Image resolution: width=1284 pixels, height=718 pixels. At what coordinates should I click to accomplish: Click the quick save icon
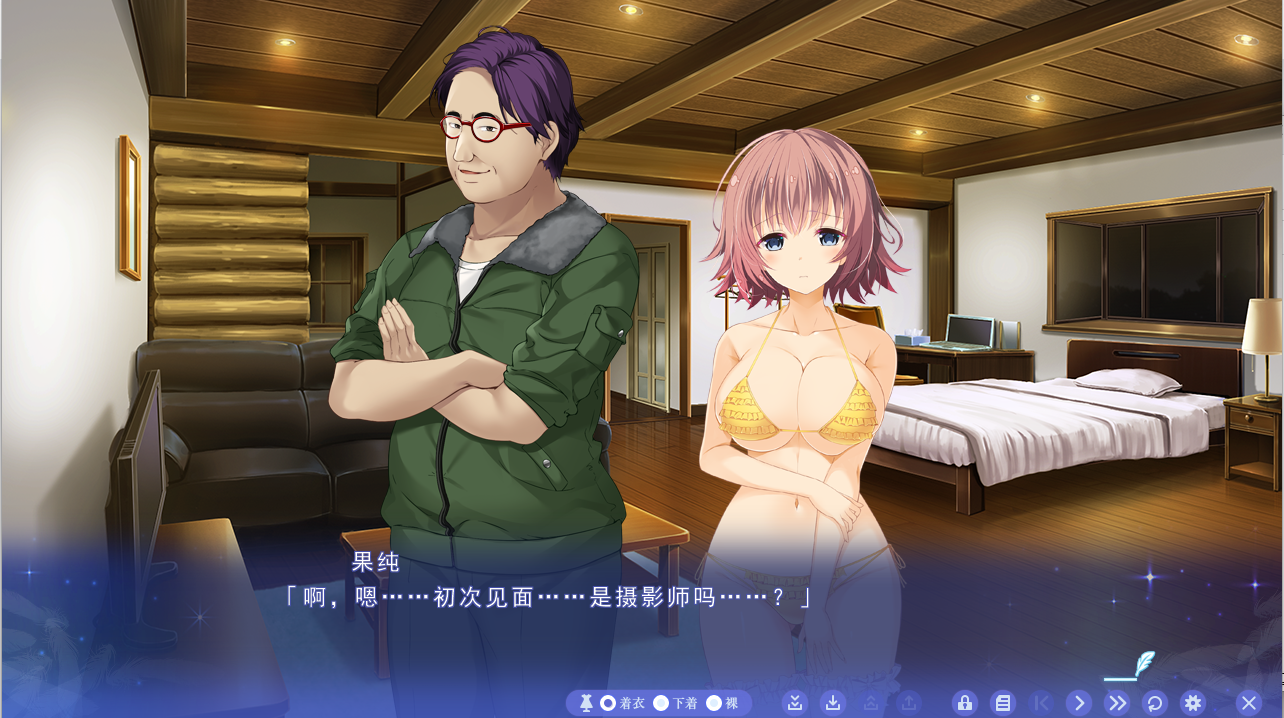pyautogui.click(x=795, y=703)
